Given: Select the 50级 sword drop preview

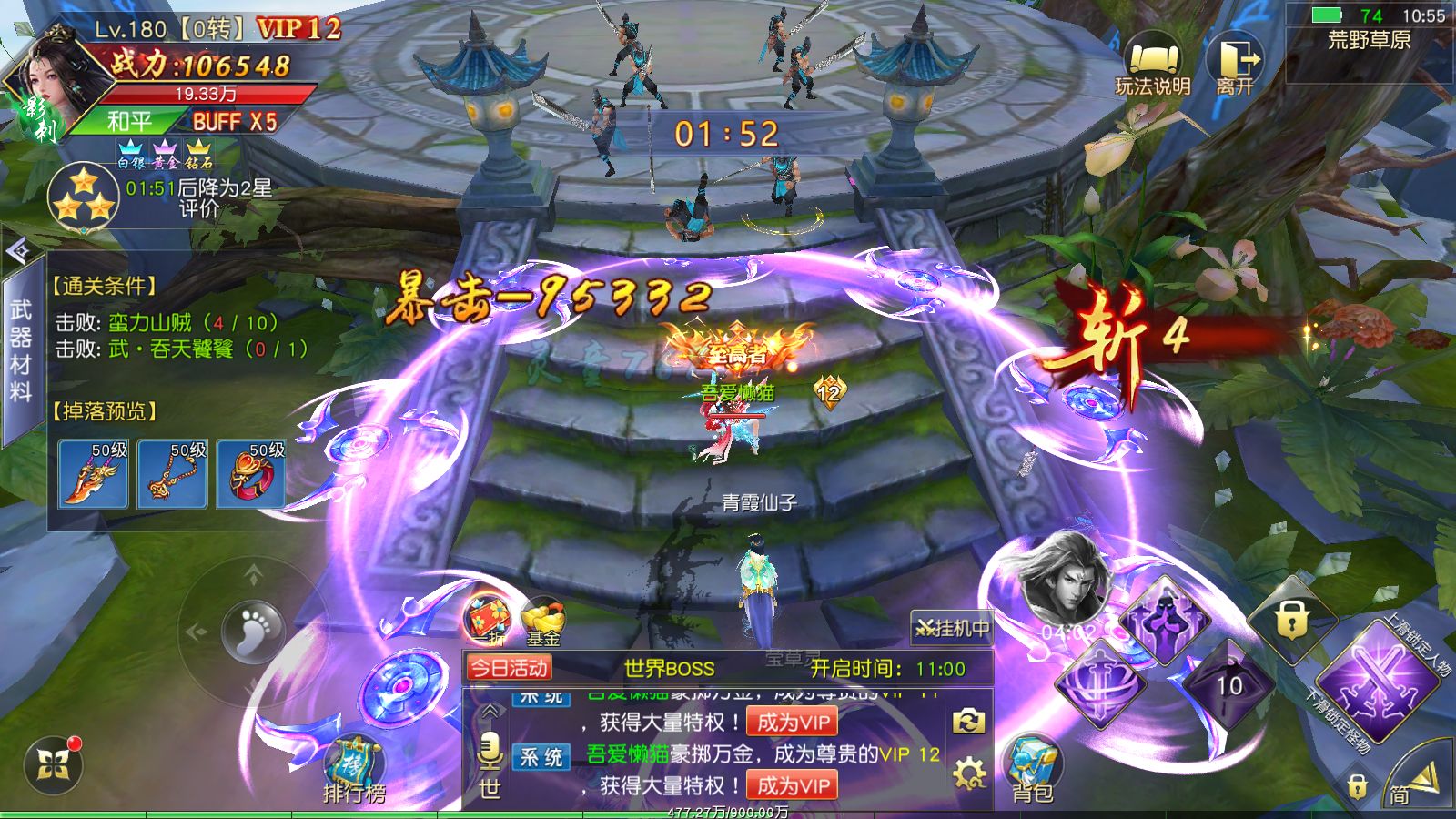Looking at the screenshot, I should [x=93, y=473].
